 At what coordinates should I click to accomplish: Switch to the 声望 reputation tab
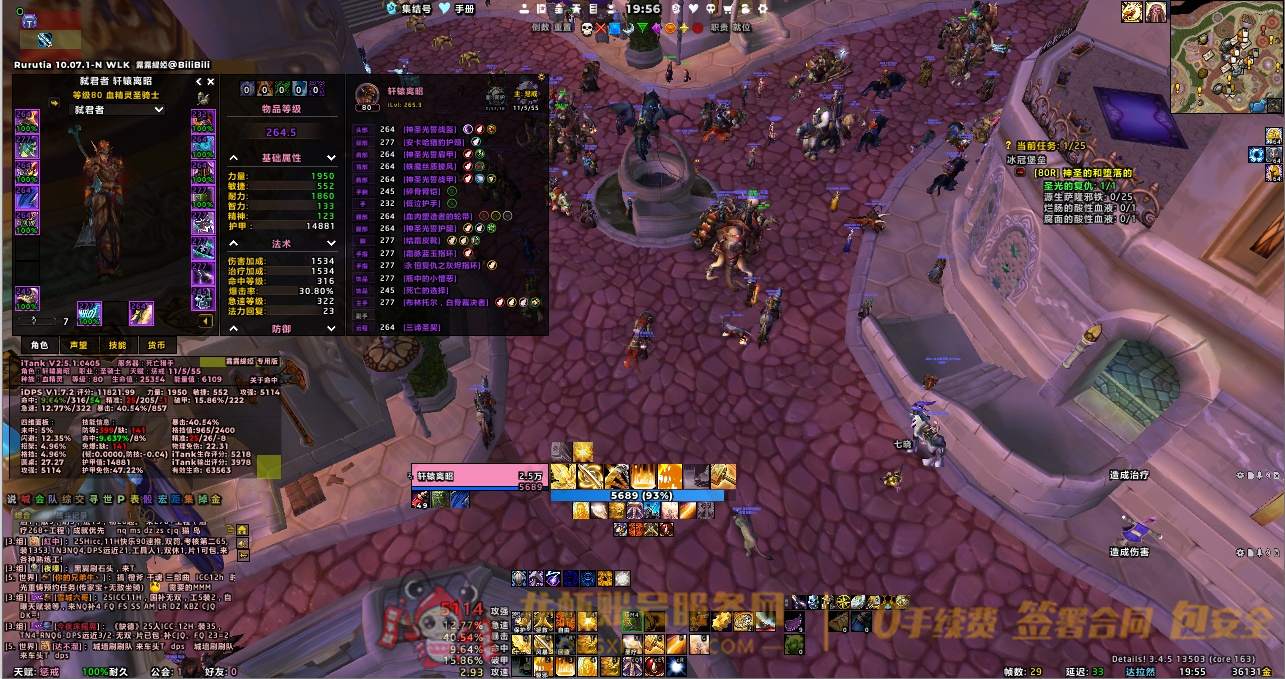(78, 345)
